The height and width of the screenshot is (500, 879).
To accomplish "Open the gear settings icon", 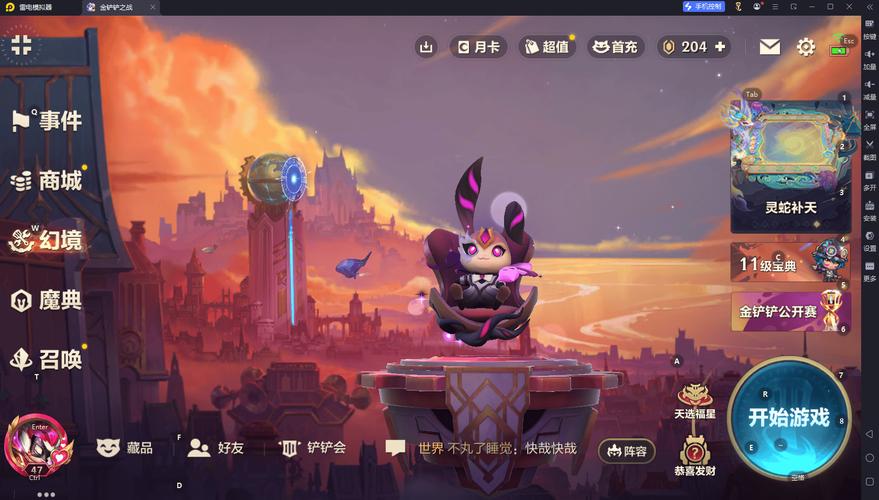I will tap(806, 46).
